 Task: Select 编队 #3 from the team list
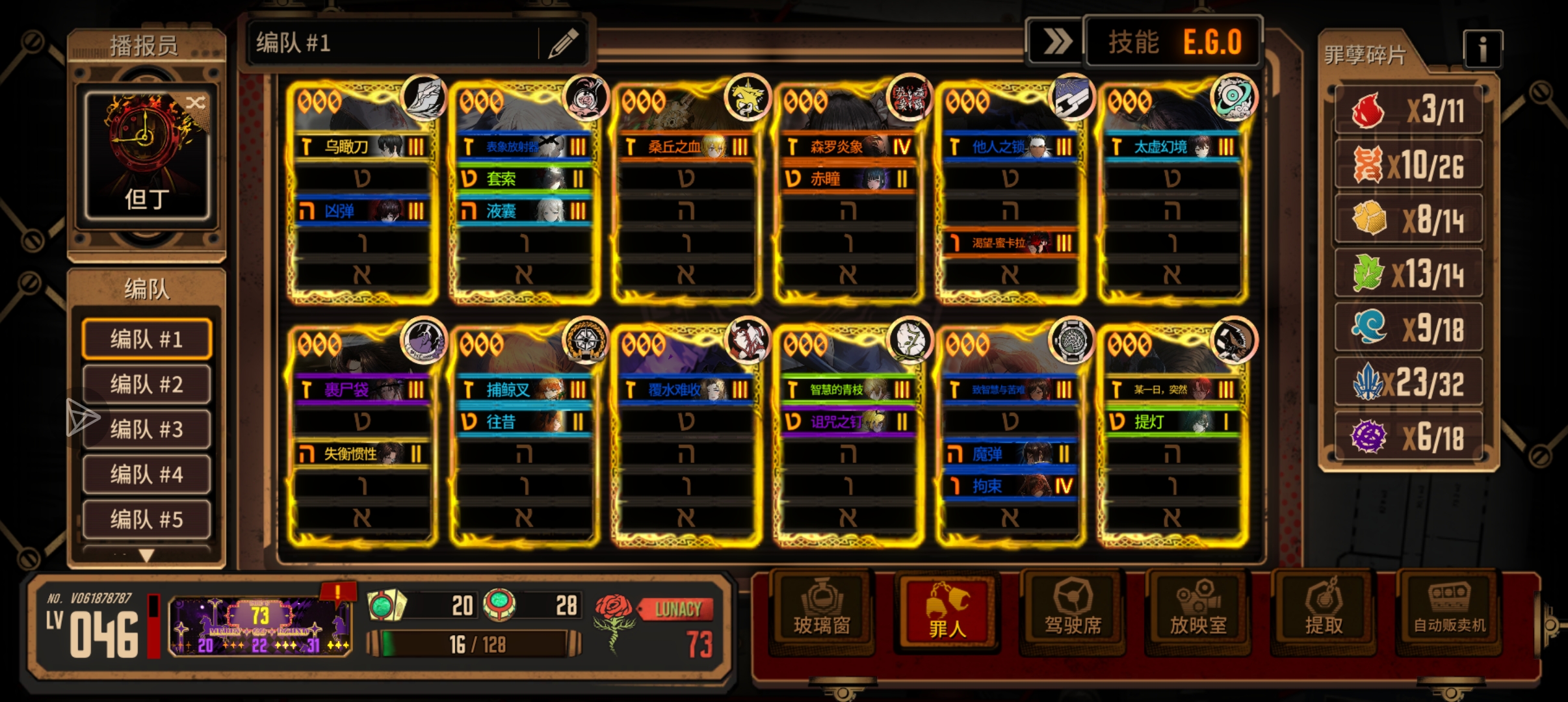[147, 429]
